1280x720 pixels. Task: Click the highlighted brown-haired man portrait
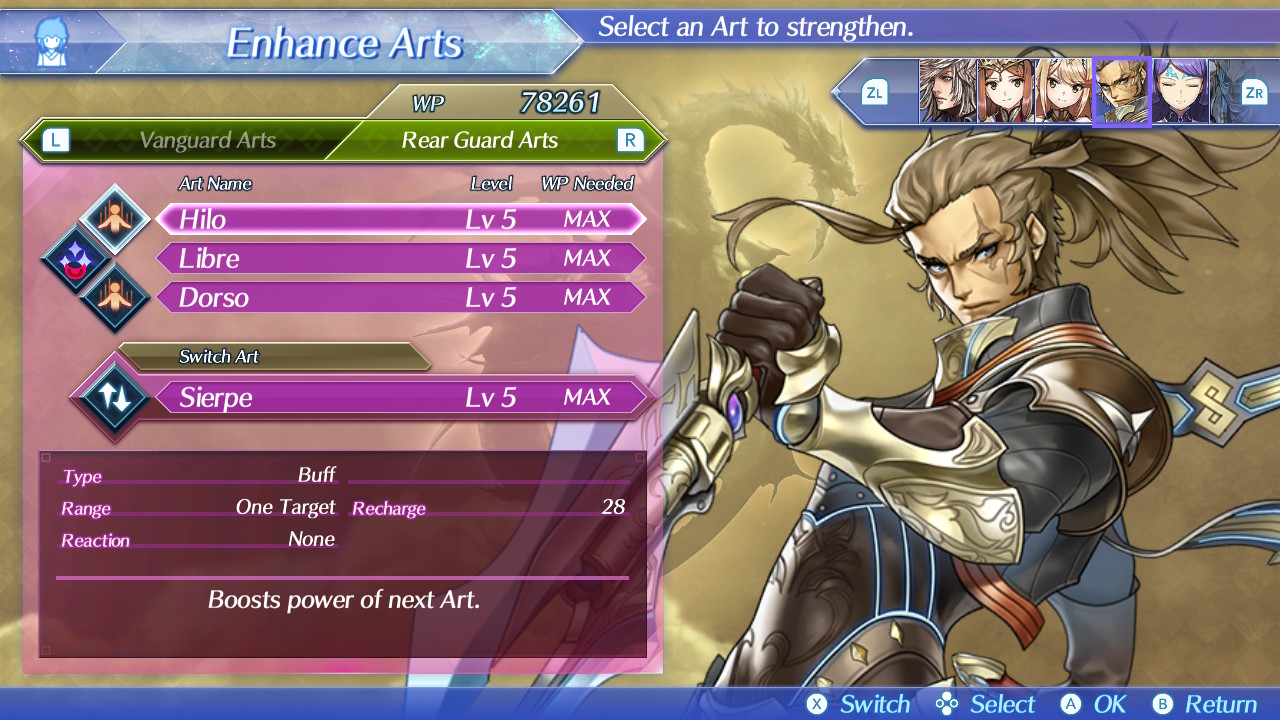[1122, 92]
